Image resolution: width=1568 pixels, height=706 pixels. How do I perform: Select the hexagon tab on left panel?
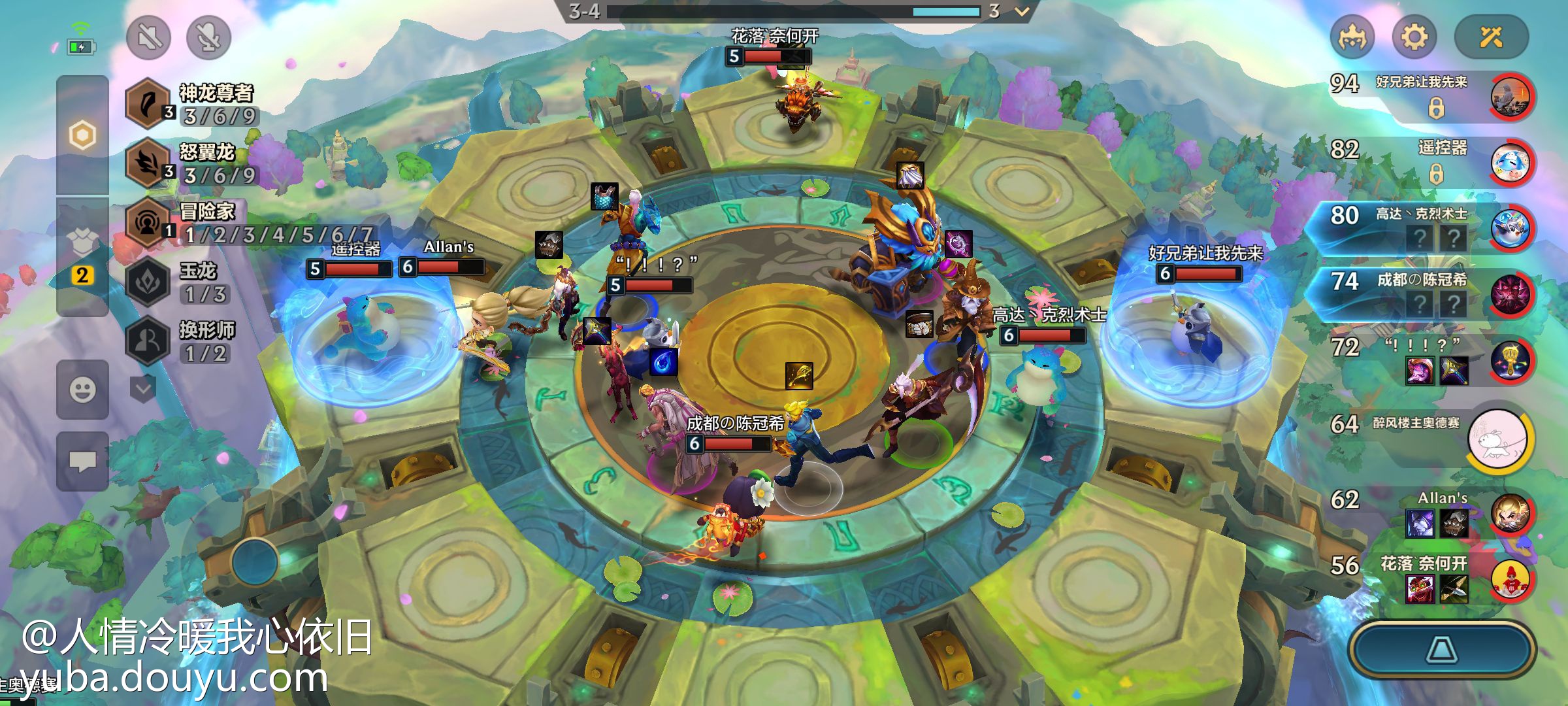(82, 135)
